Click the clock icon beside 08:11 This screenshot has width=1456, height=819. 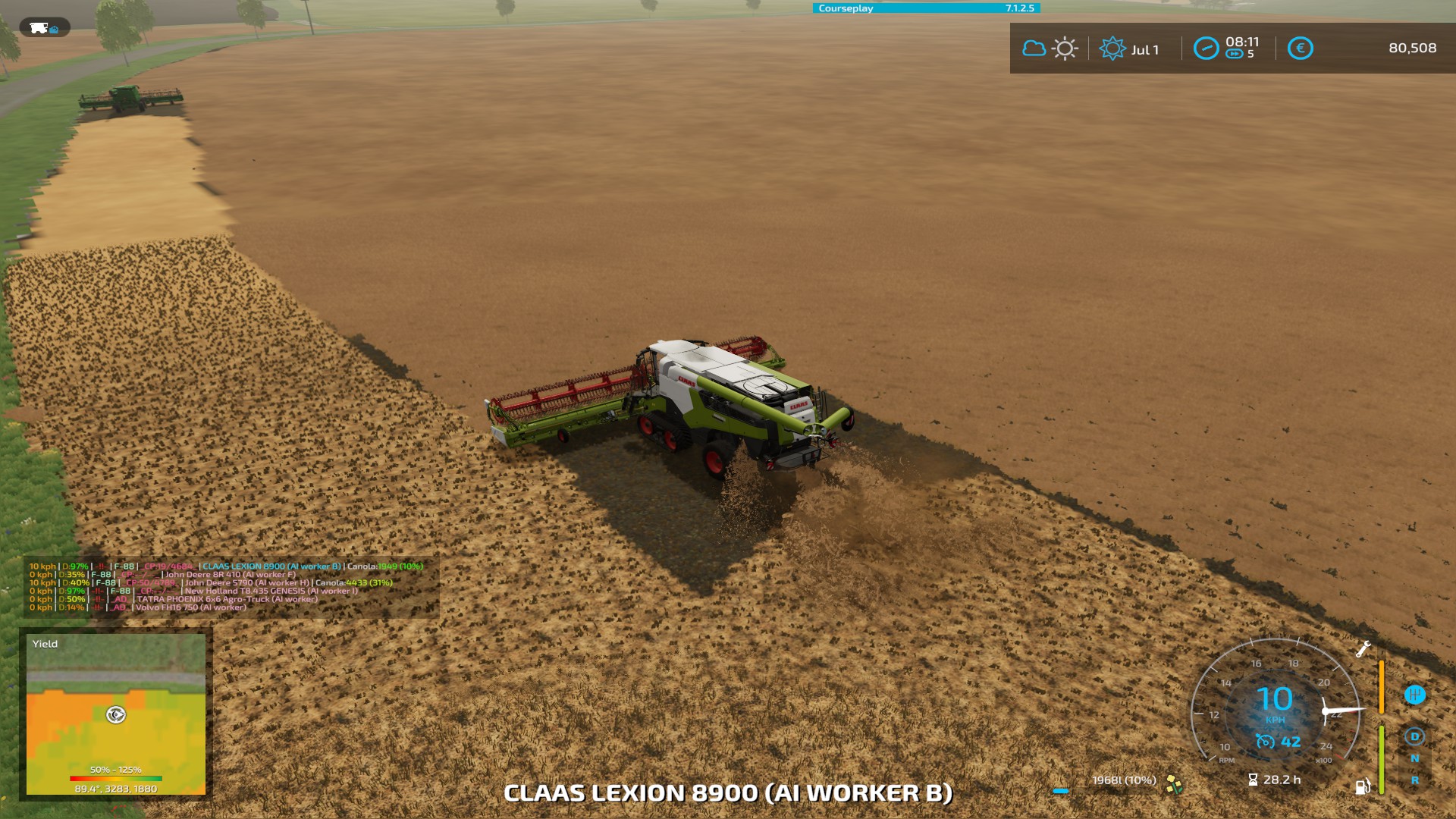(1207, 47)
